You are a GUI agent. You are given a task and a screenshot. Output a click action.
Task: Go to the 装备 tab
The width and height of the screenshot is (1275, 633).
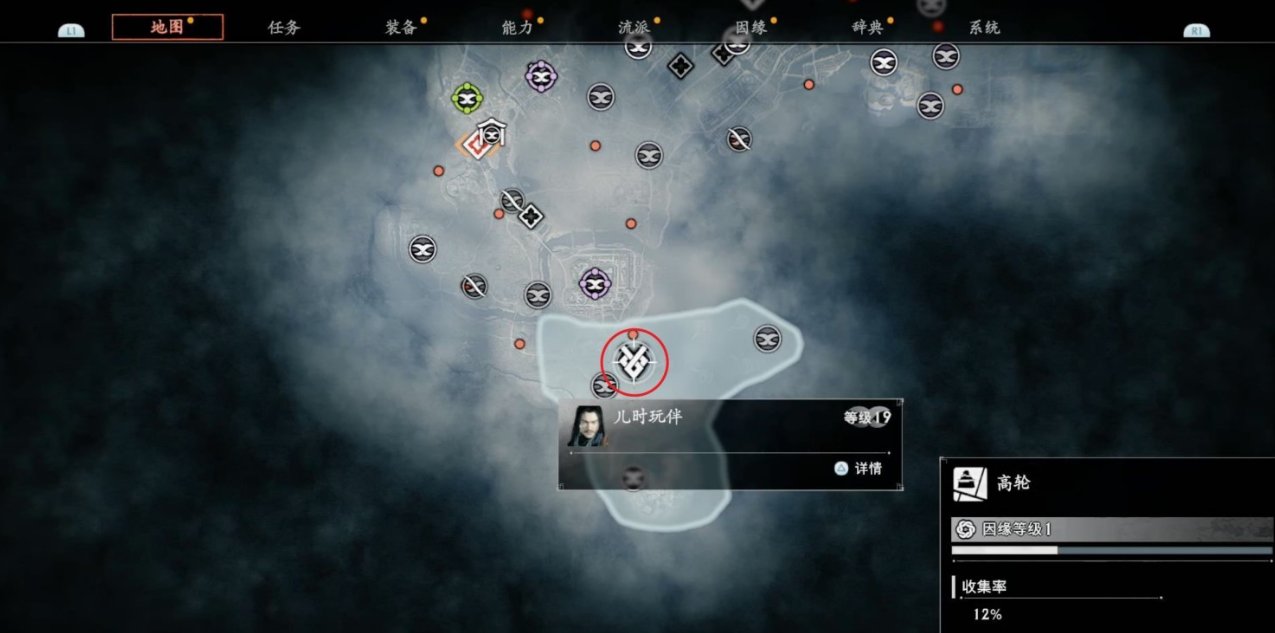click(401, 27)
